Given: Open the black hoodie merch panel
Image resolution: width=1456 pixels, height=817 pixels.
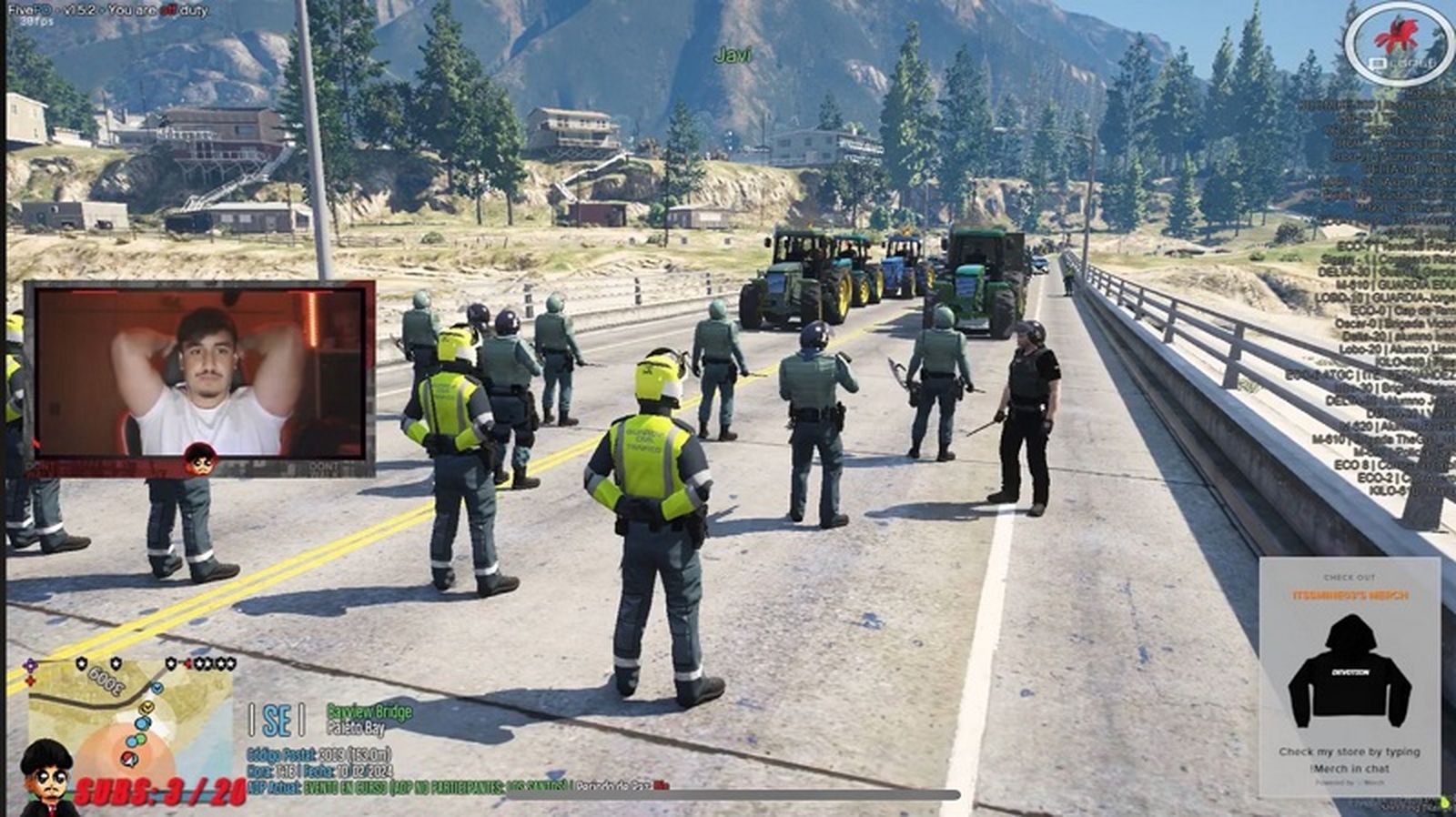Looking at the screenshot, I should (1350, 677).
